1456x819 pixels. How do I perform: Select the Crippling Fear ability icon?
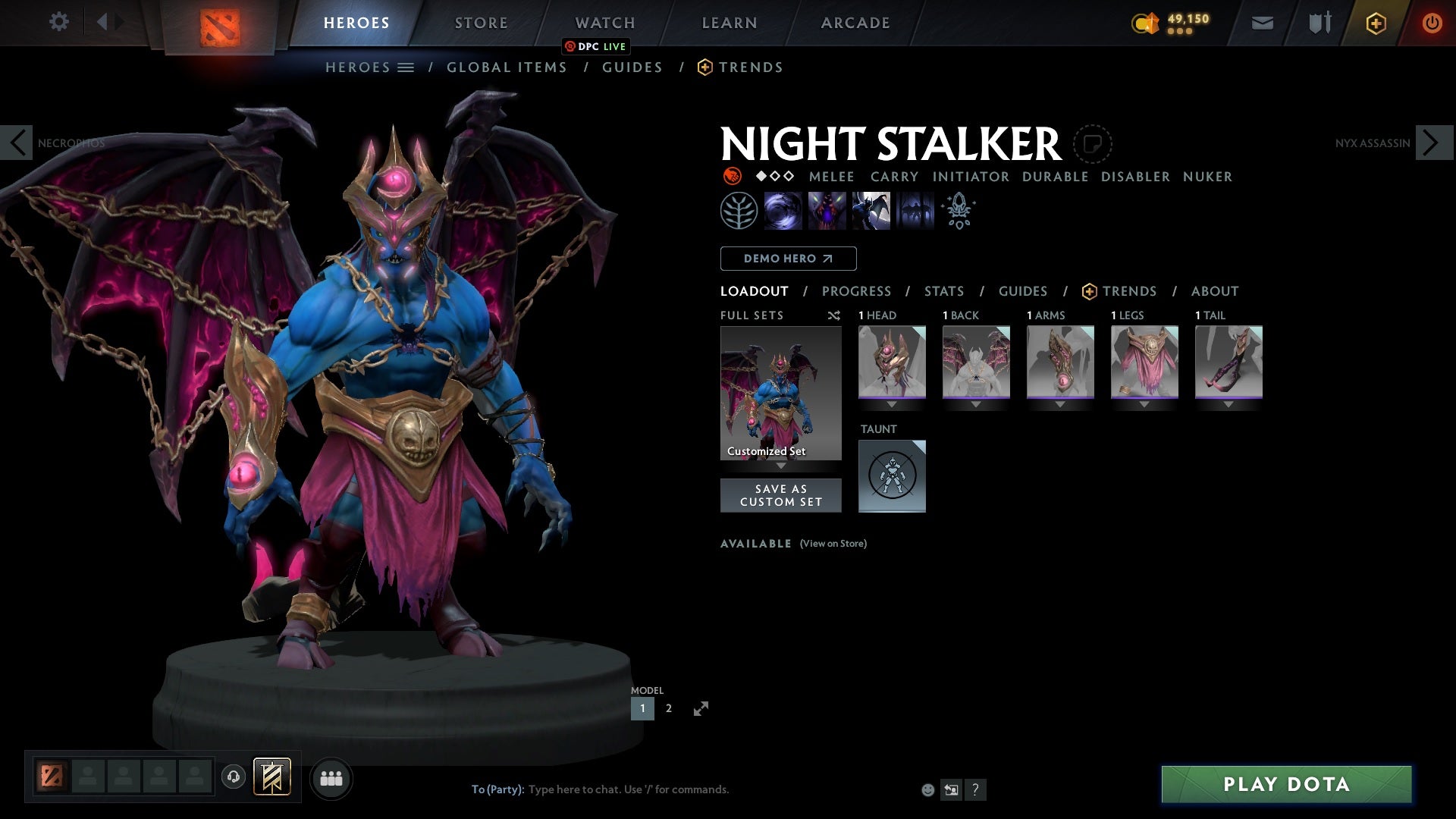[x=827, y=211]
